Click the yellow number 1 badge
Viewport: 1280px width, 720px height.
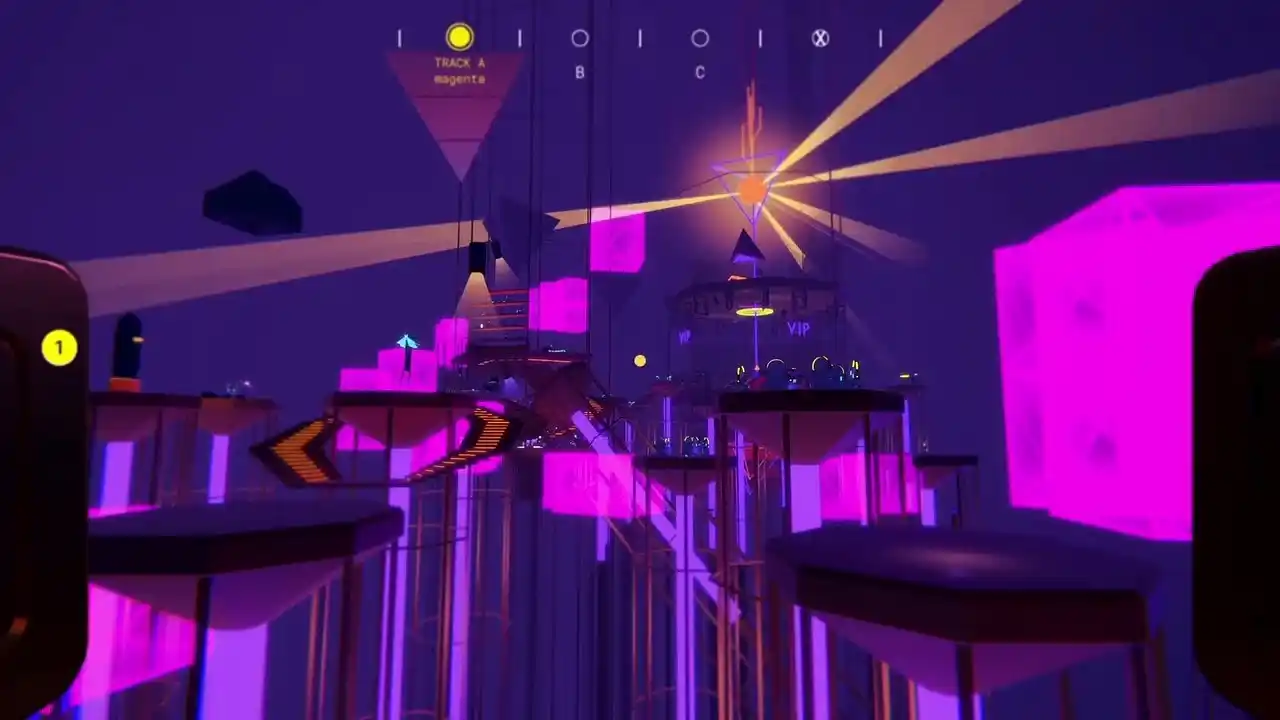tap(59, 348)
